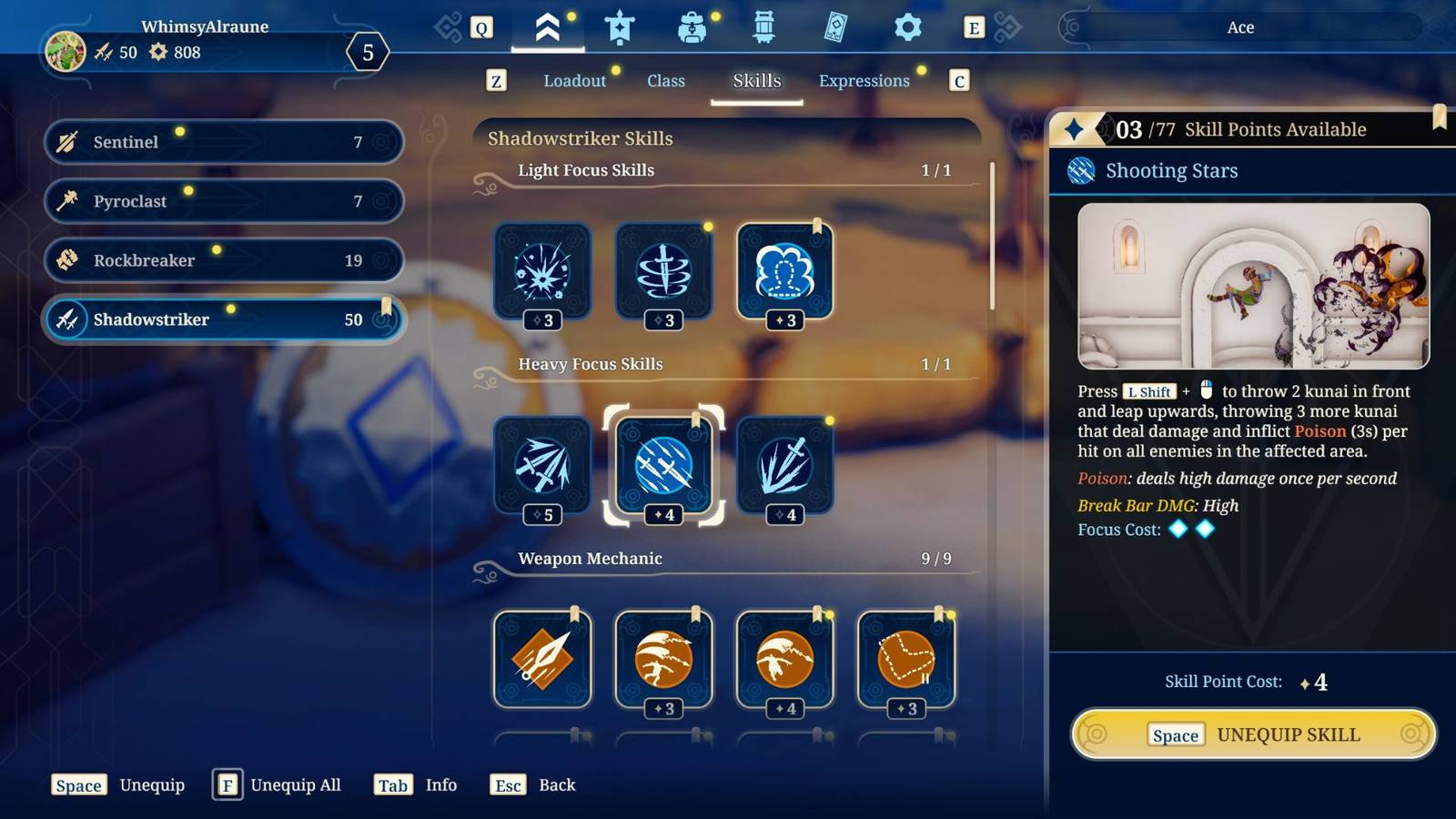Click the Ace search field

coord(1241,27)
